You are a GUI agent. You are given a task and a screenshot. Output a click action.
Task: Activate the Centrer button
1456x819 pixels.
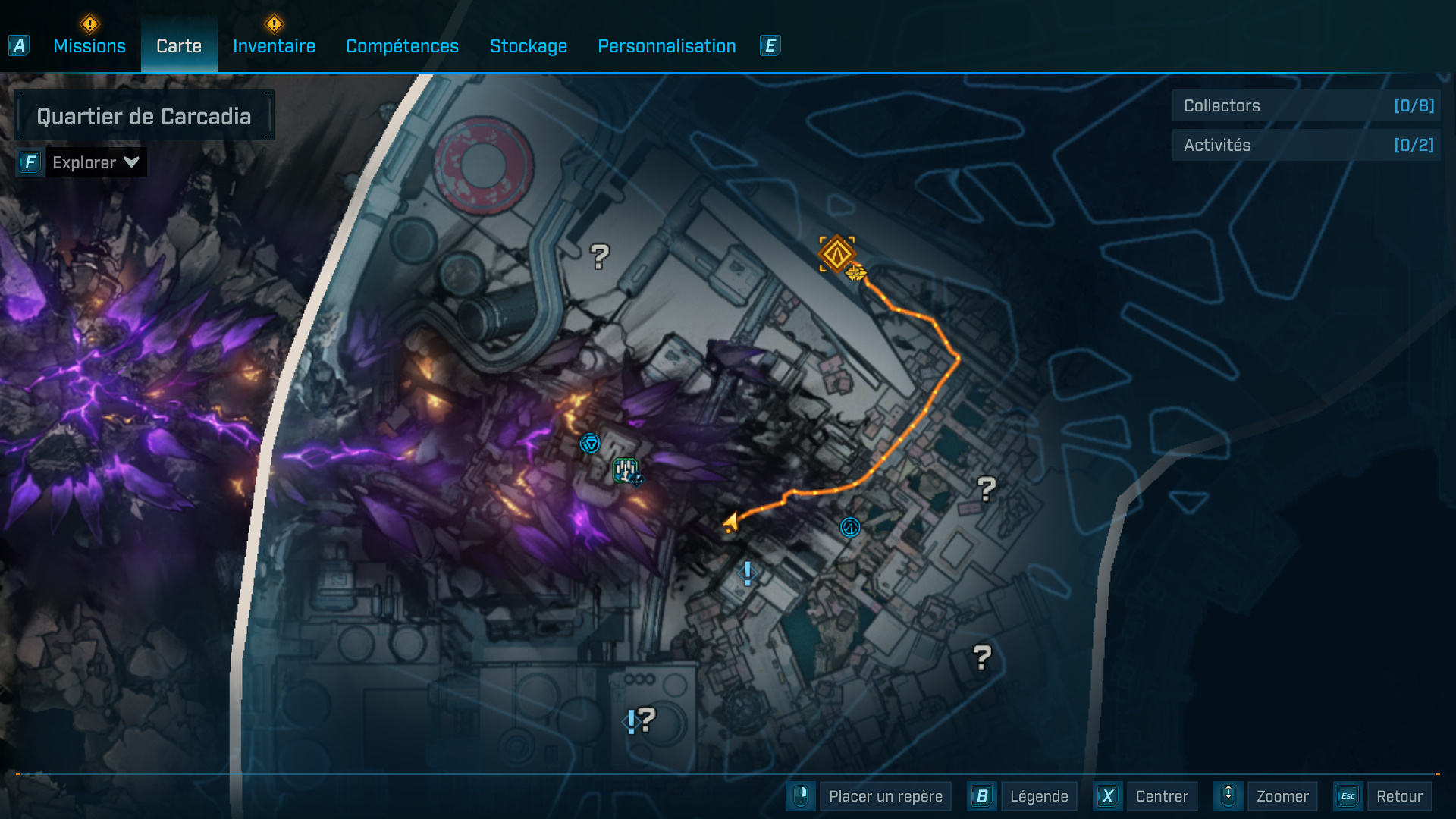coord(1162,796)
